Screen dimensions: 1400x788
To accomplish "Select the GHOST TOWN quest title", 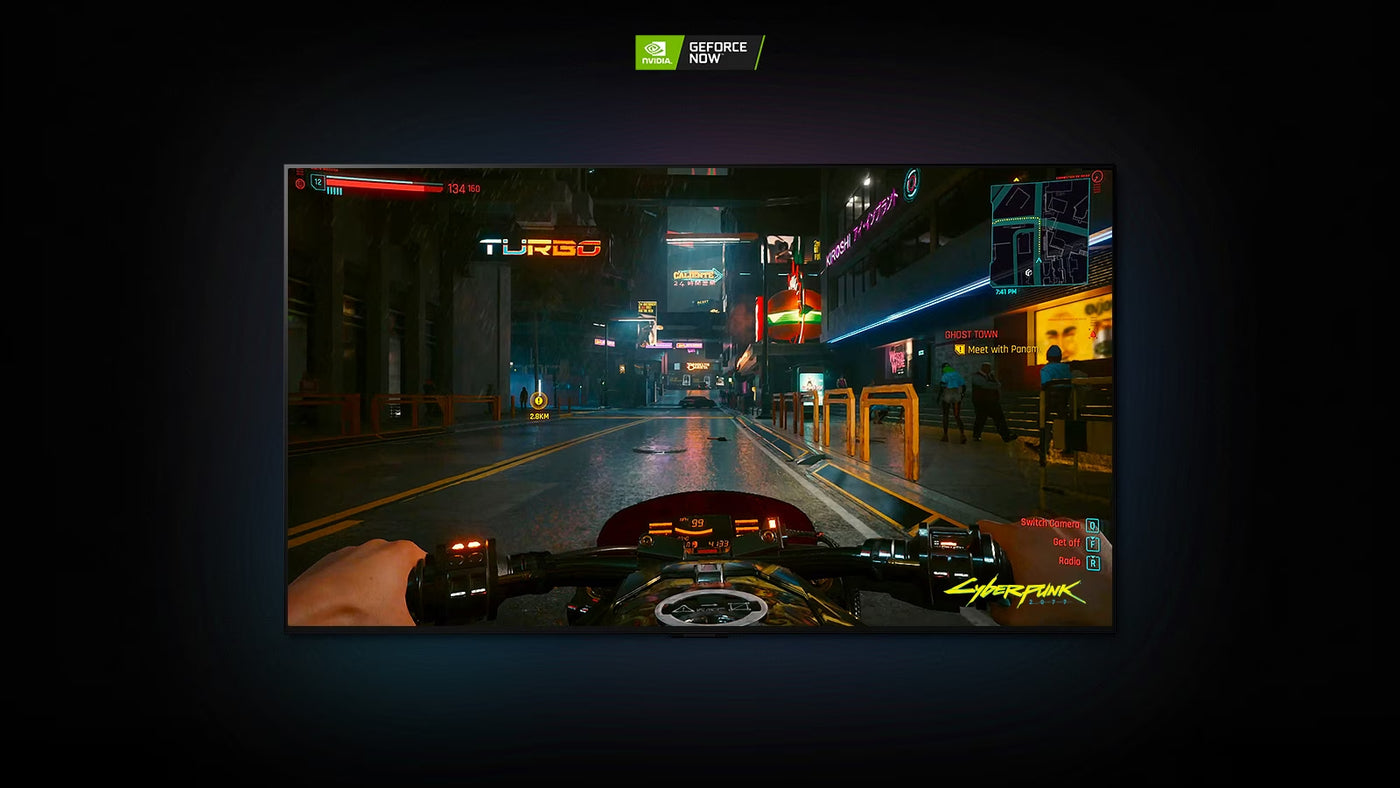I will [972, 333].
